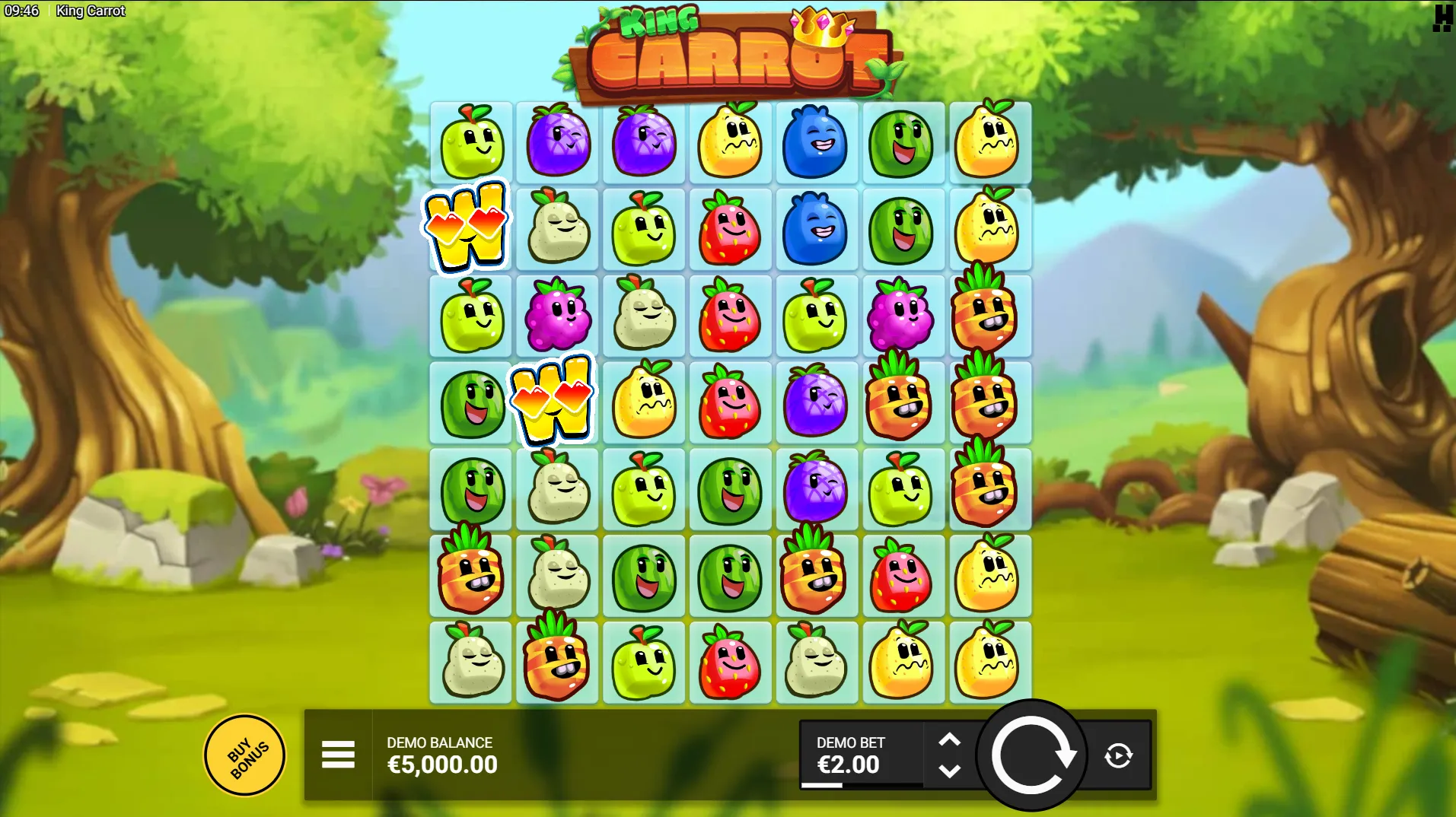Open the autoplay settings

coord(1118,755)
